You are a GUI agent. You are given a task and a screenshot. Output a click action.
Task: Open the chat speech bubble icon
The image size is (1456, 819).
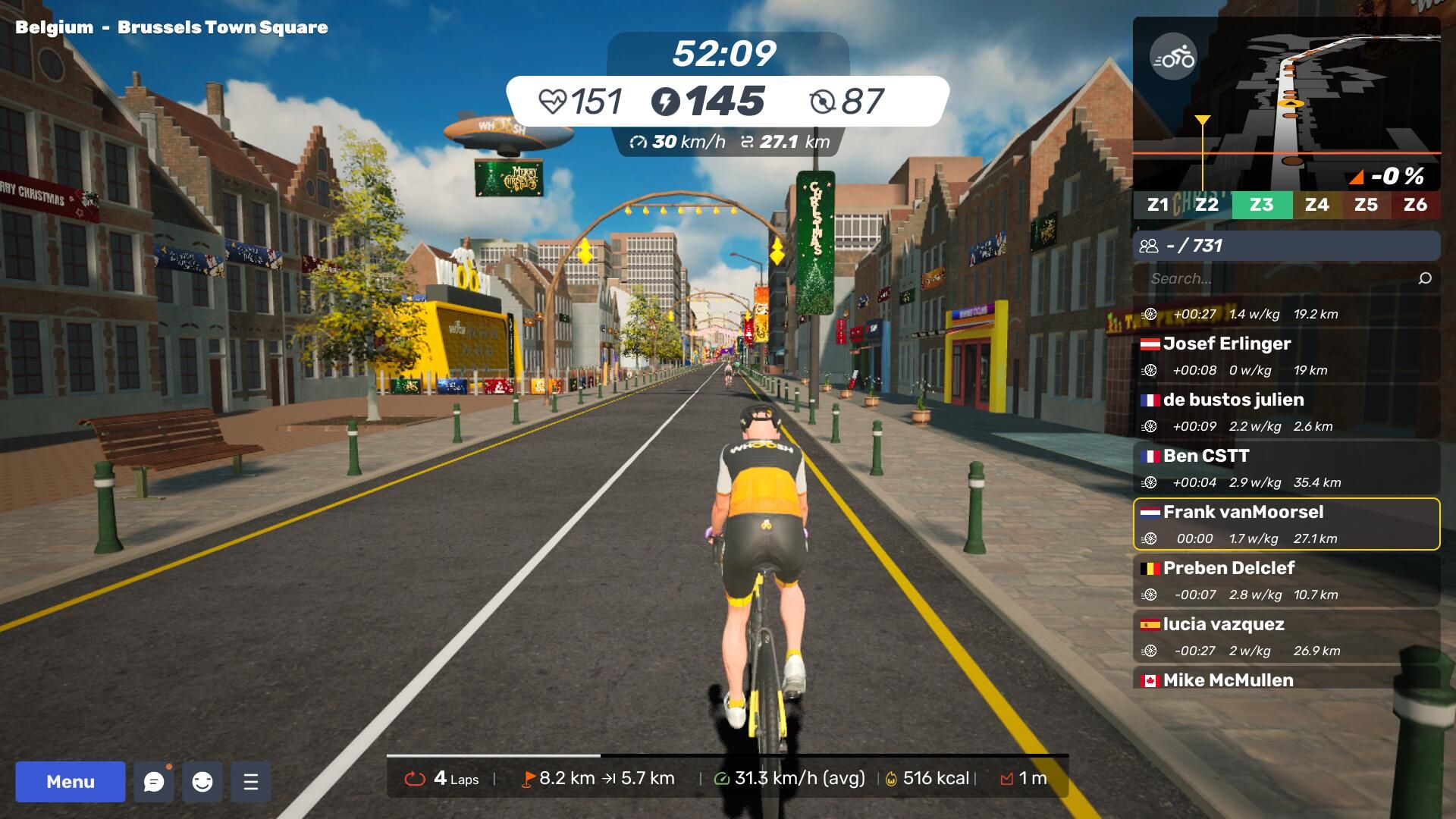pos(154,782)
